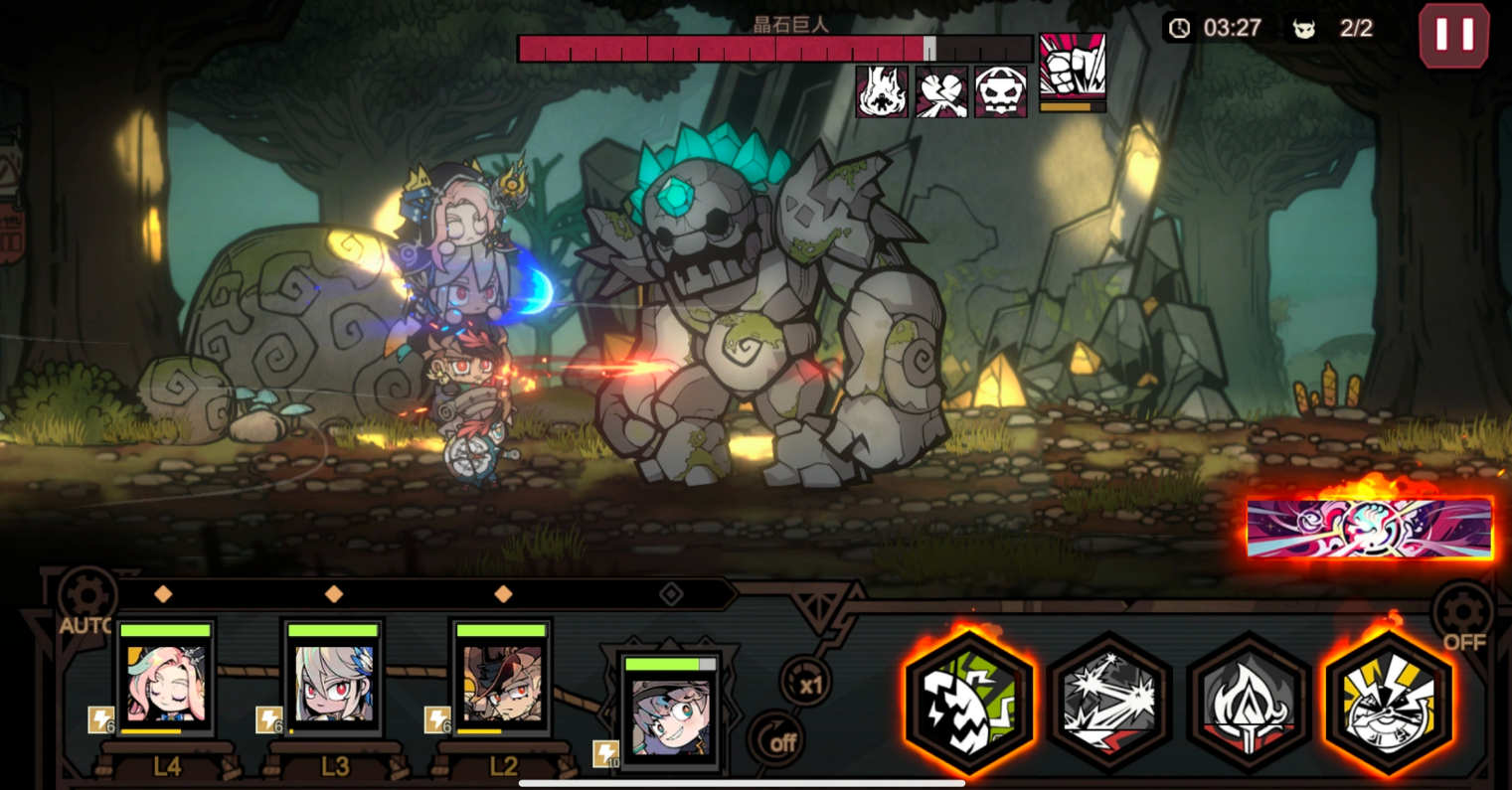Viewport: 1512px width, 790px height.
Task: Check the broken heart boss status icon
Action: pos(941,92)
